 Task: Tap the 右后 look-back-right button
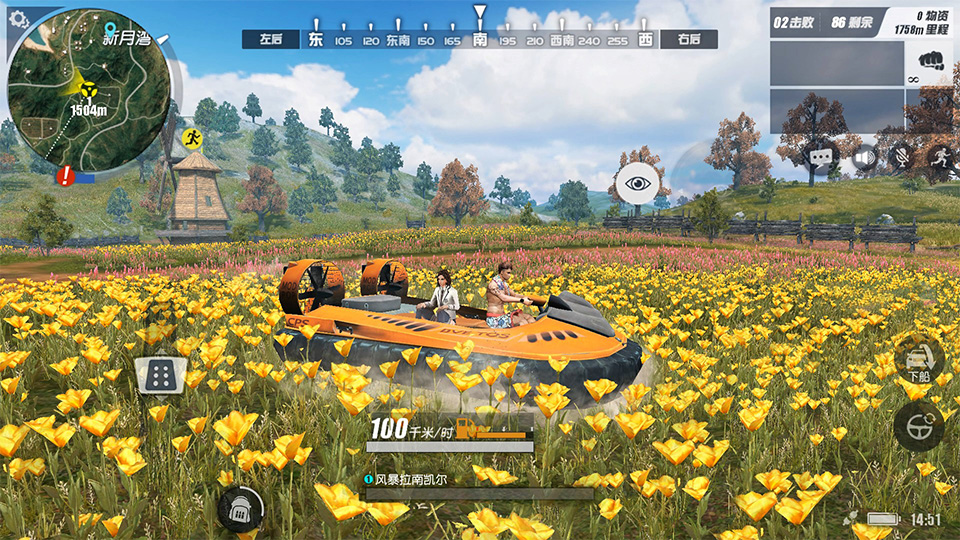click(x=689, y=40)
